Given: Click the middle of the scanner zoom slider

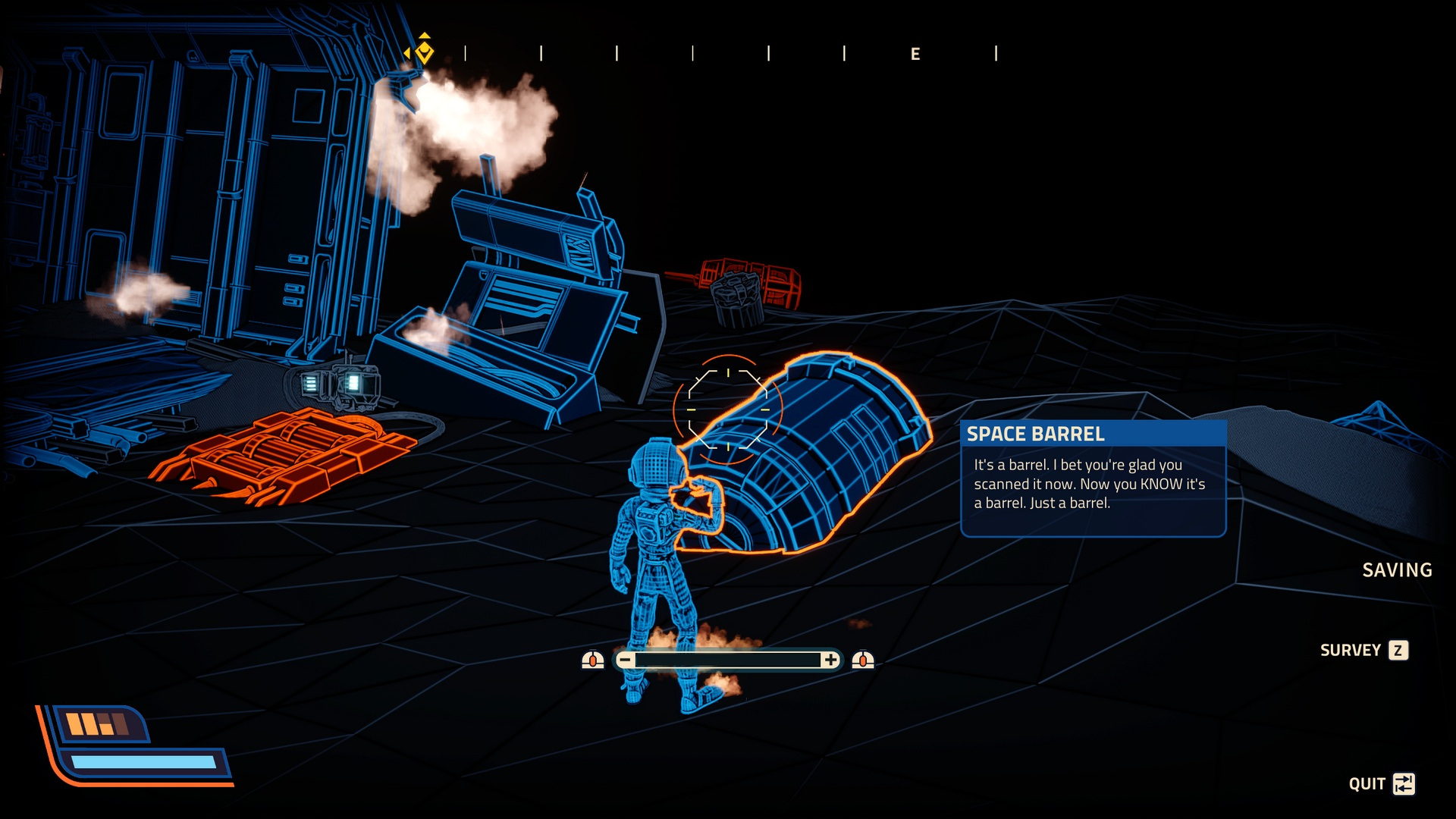Looking at the screenshot, I should point(728,661).
